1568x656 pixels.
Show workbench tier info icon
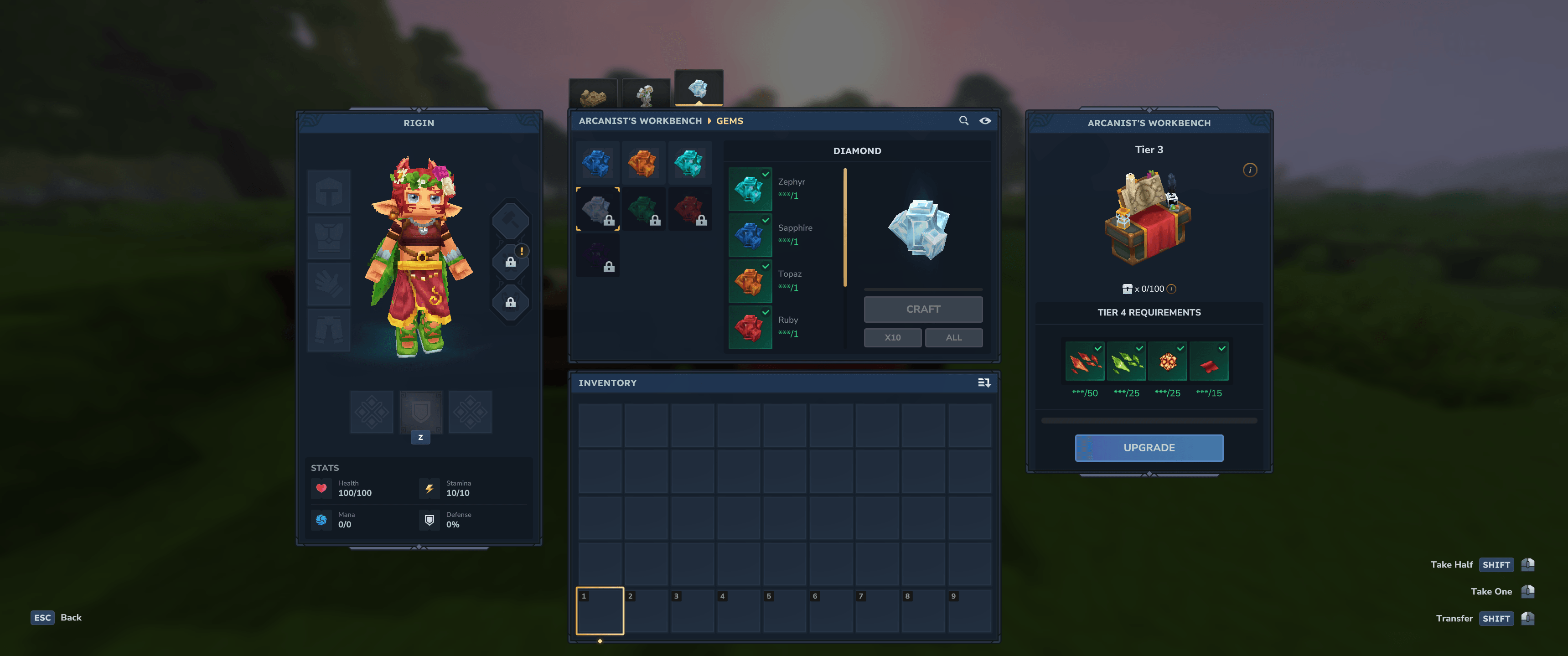(x=1250, y=170)
